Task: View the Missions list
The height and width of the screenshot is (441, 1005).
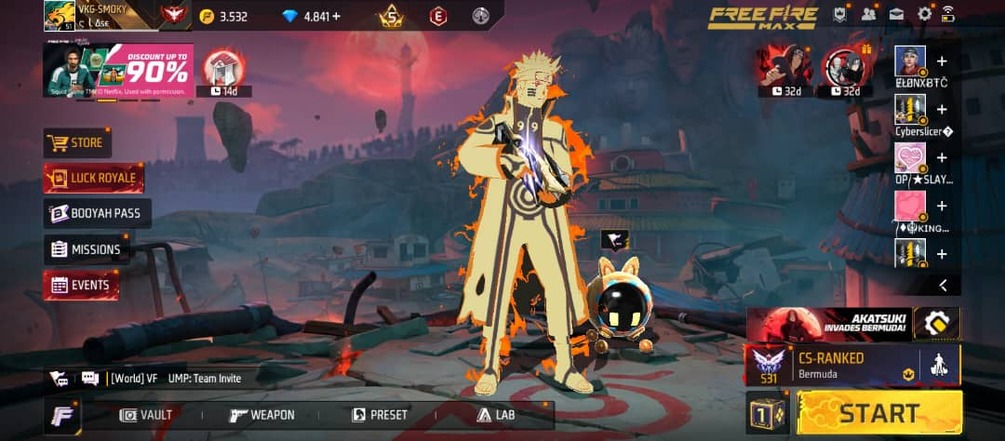Action: tap(86, 249)
